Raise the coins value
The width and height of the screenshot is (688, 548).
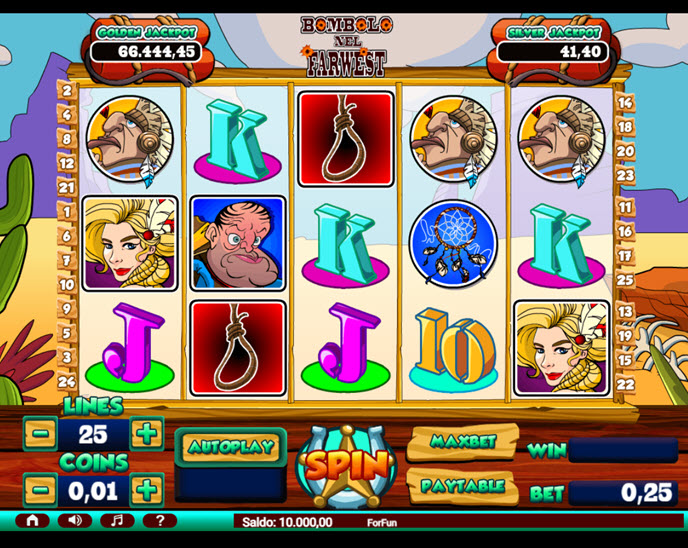146,490
